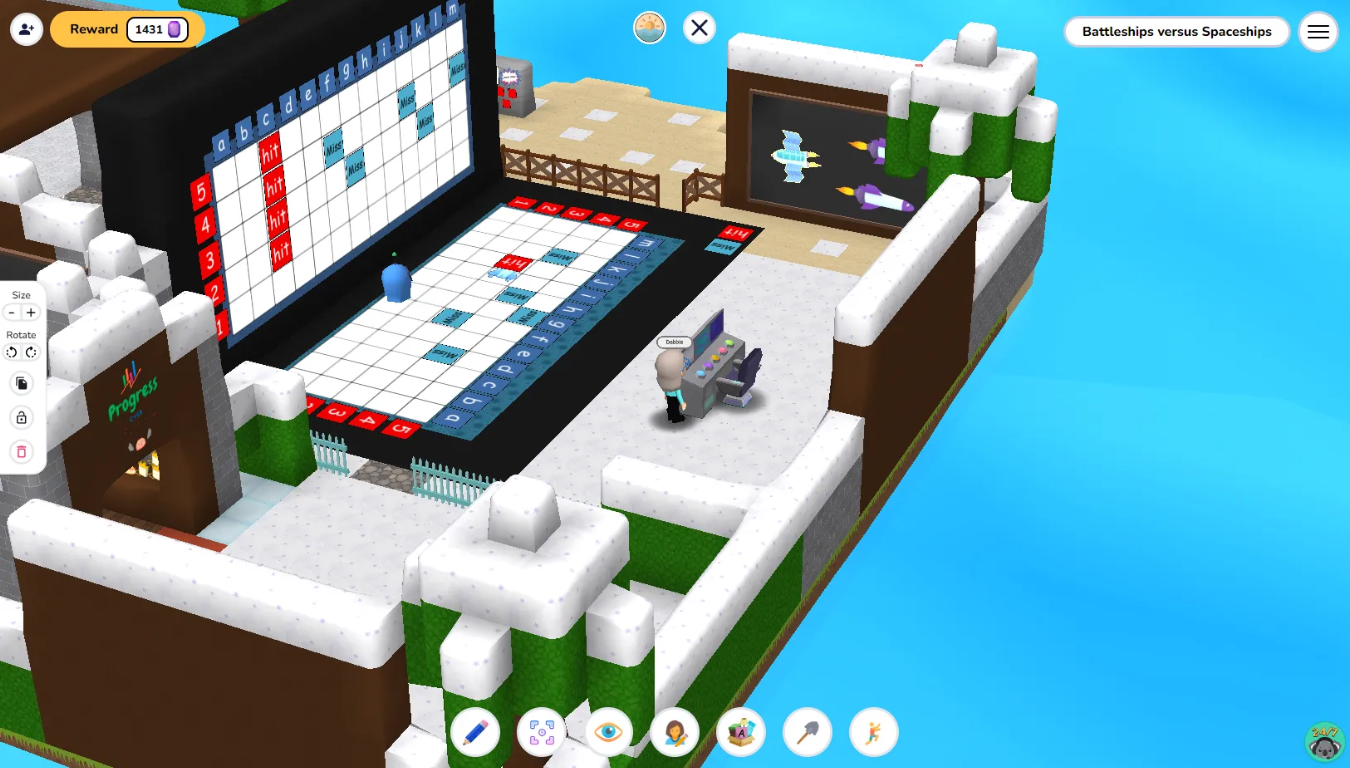Increase the object size with the plus stepper
The width and height of the screenshot is (1350, 768).
[x=31, y=312]
